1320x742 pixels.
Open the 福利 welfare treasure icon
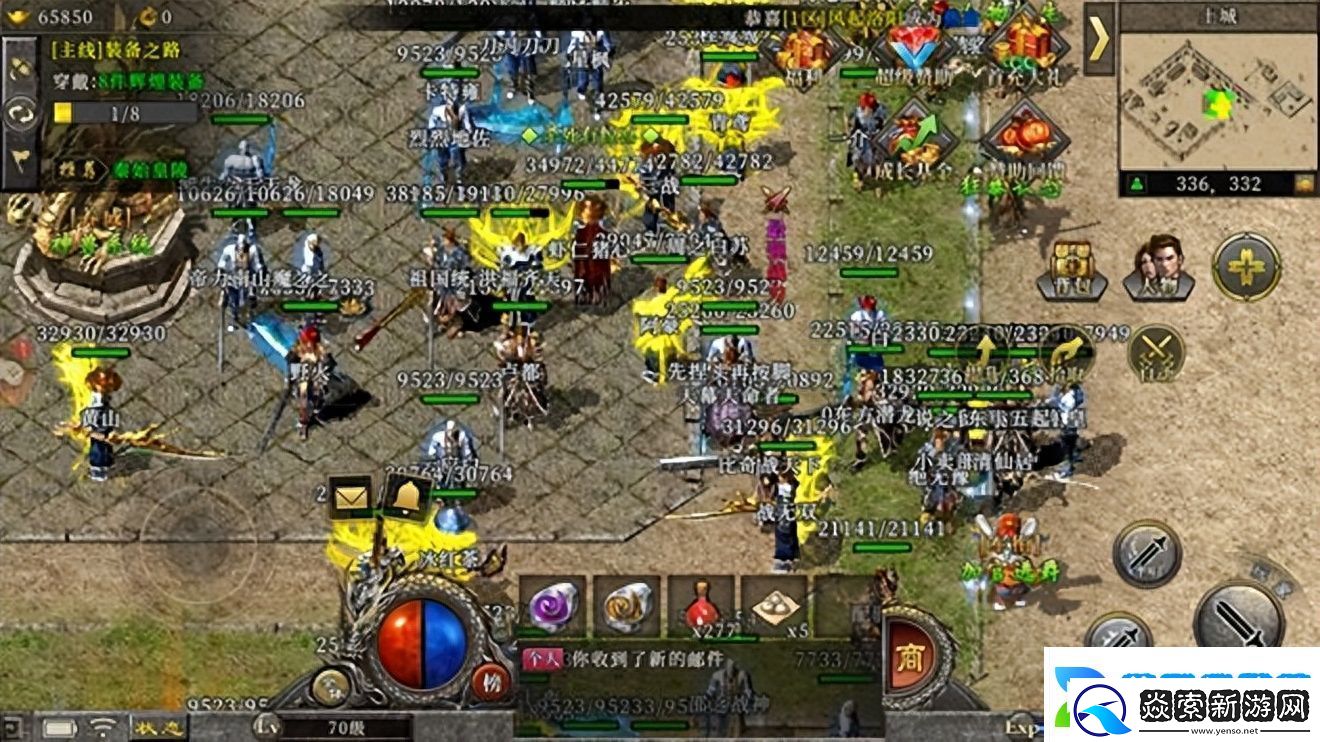801,48
